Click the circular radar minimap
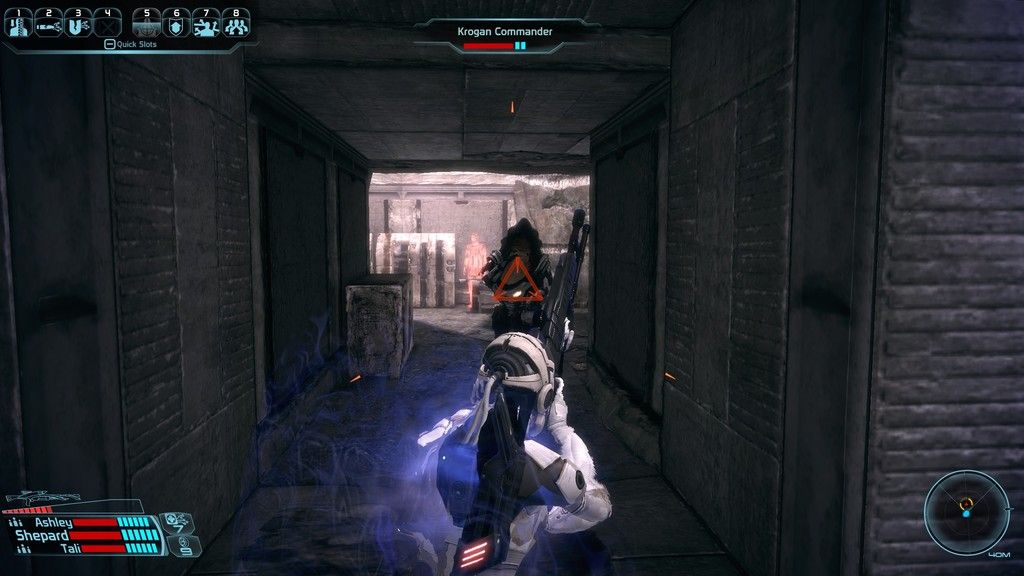Image resolution: width=1024 pixels, height=576 pixels. (x=966, y=512)
